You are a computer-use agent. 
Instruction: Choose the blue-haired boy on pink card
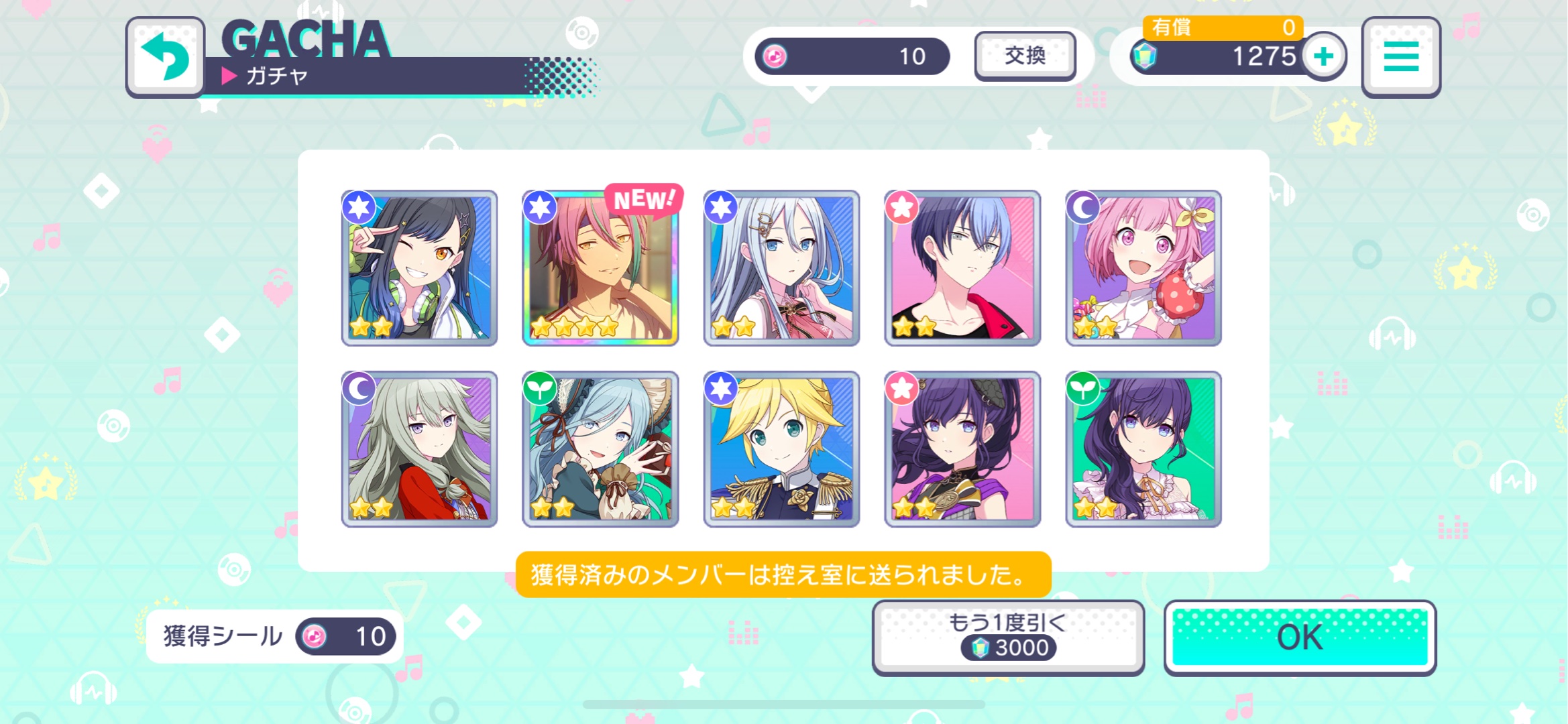[962, 268]
